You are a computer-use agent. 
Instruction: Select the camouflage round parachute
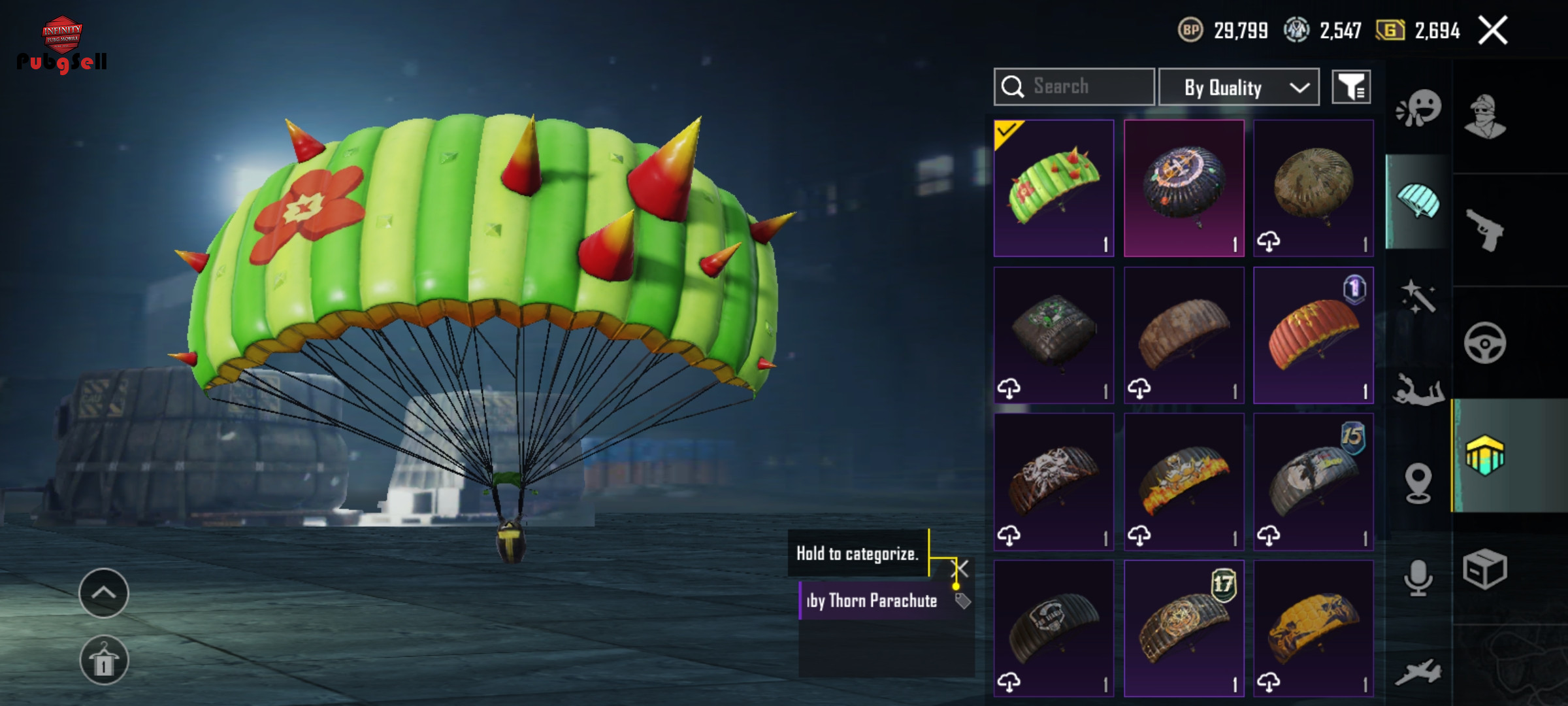1313,188
